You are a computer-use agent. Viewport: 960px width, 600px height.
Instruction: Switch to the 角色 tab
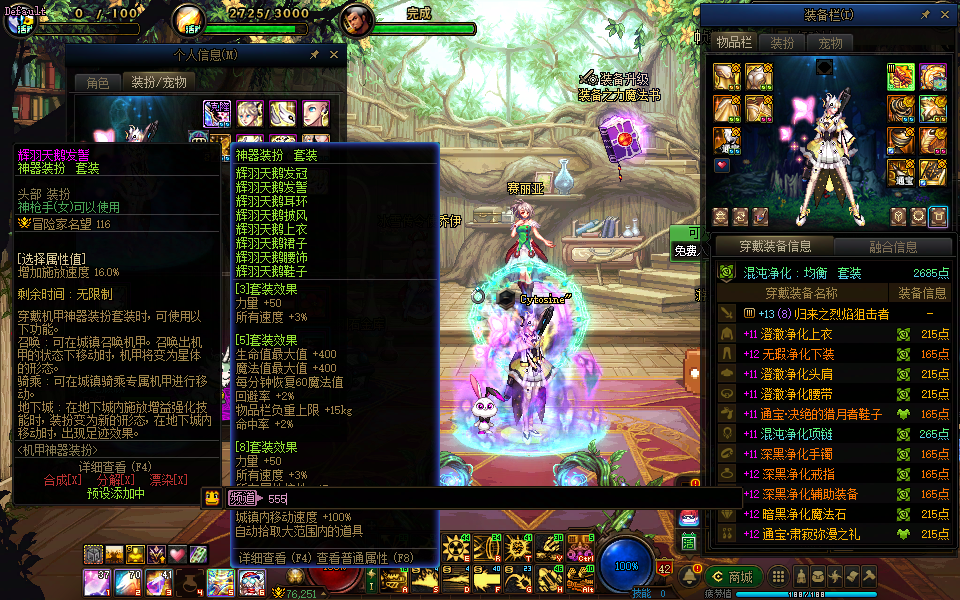pyautogui.click(x=98, y=83)
